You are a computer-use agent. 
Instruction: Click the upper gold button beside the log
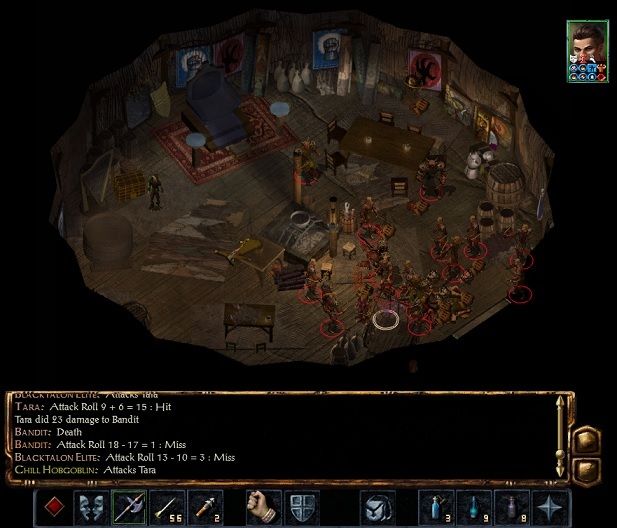point(588,440)
